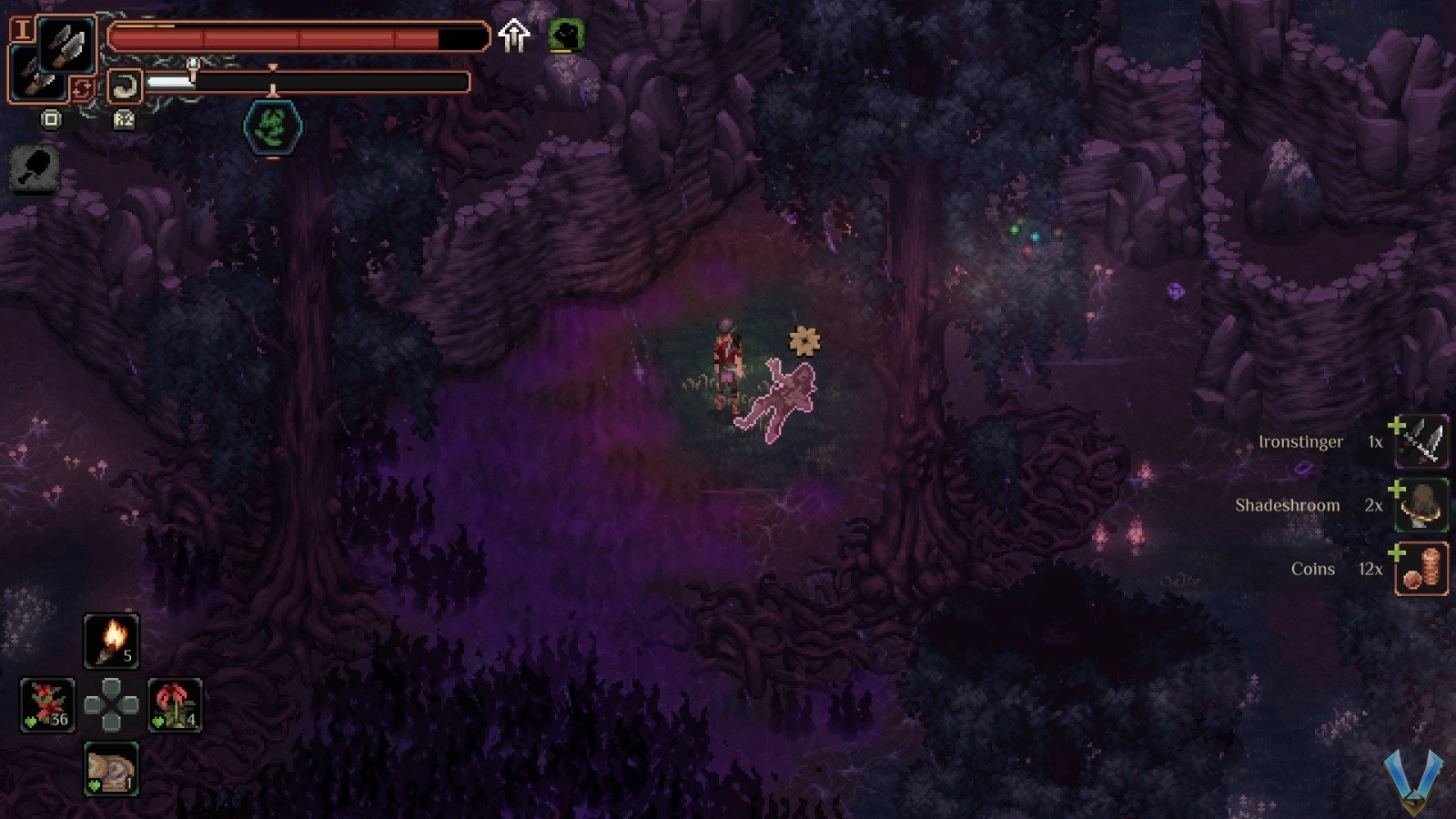Use the torch quickslot showing 5
Screen dimensions: 1456x819
(112, 640)
